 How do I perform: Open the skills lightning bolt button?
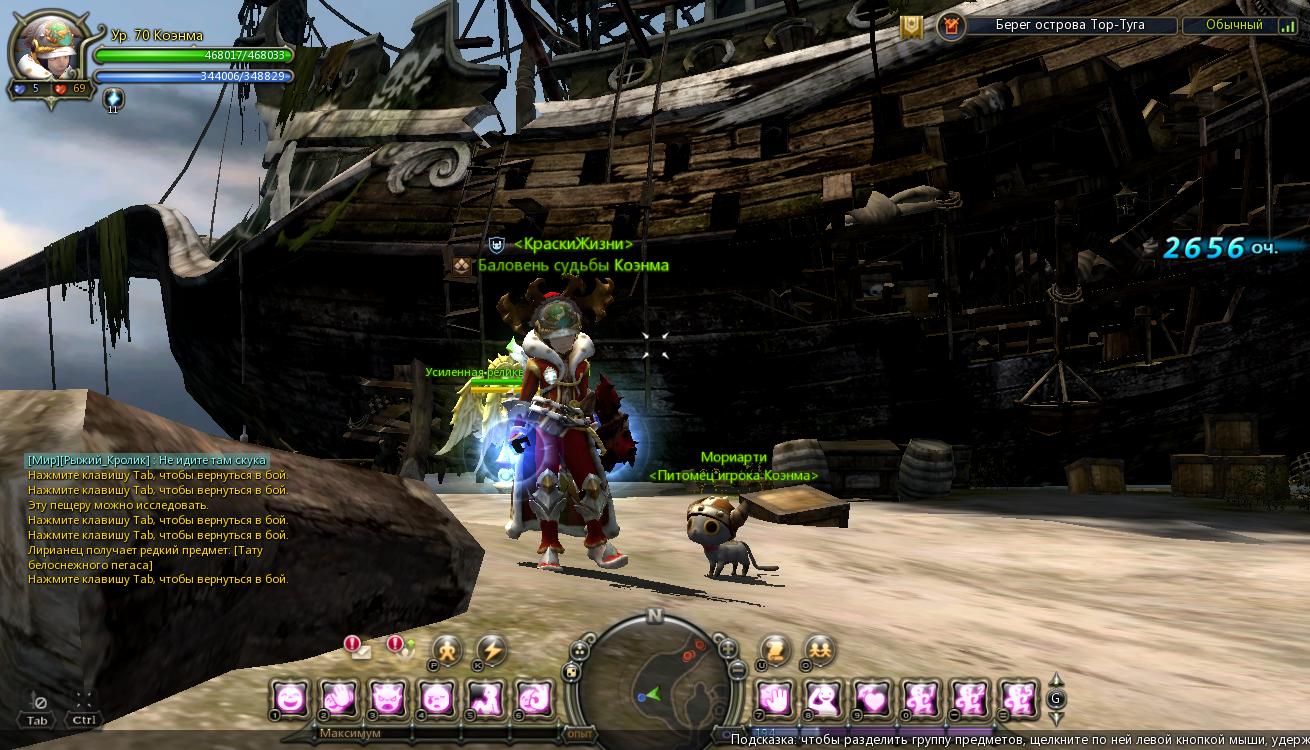pos(491,650)
